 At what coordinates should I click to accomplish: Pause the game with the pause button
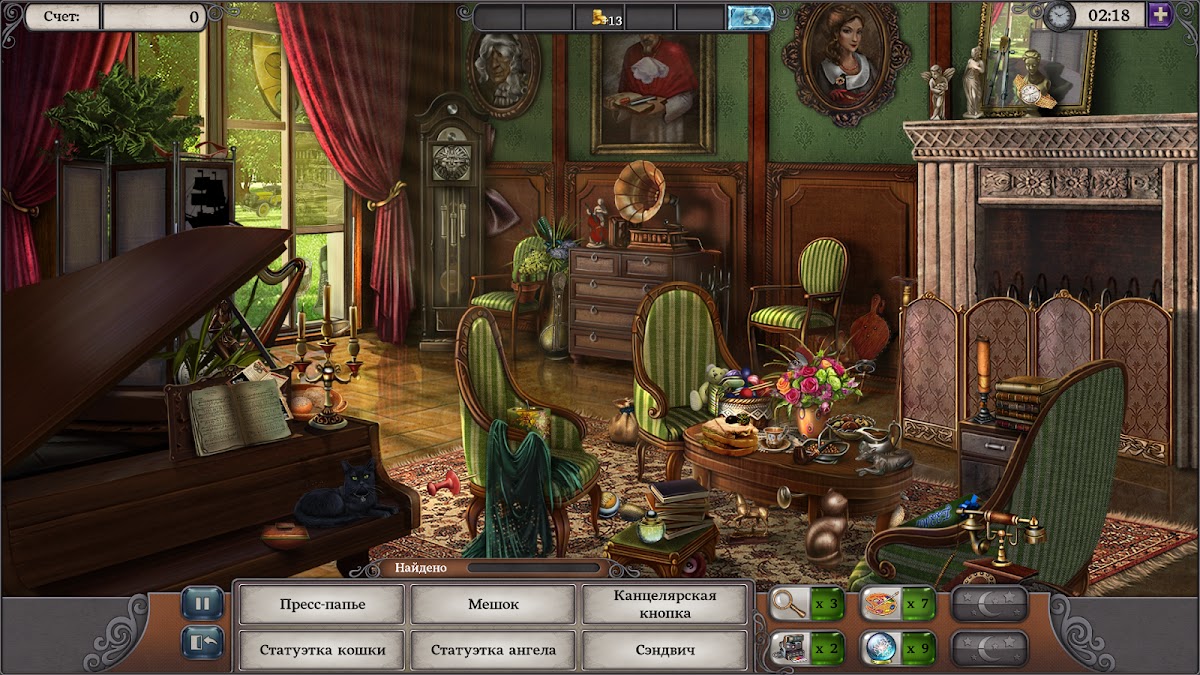tap(202, 603)
